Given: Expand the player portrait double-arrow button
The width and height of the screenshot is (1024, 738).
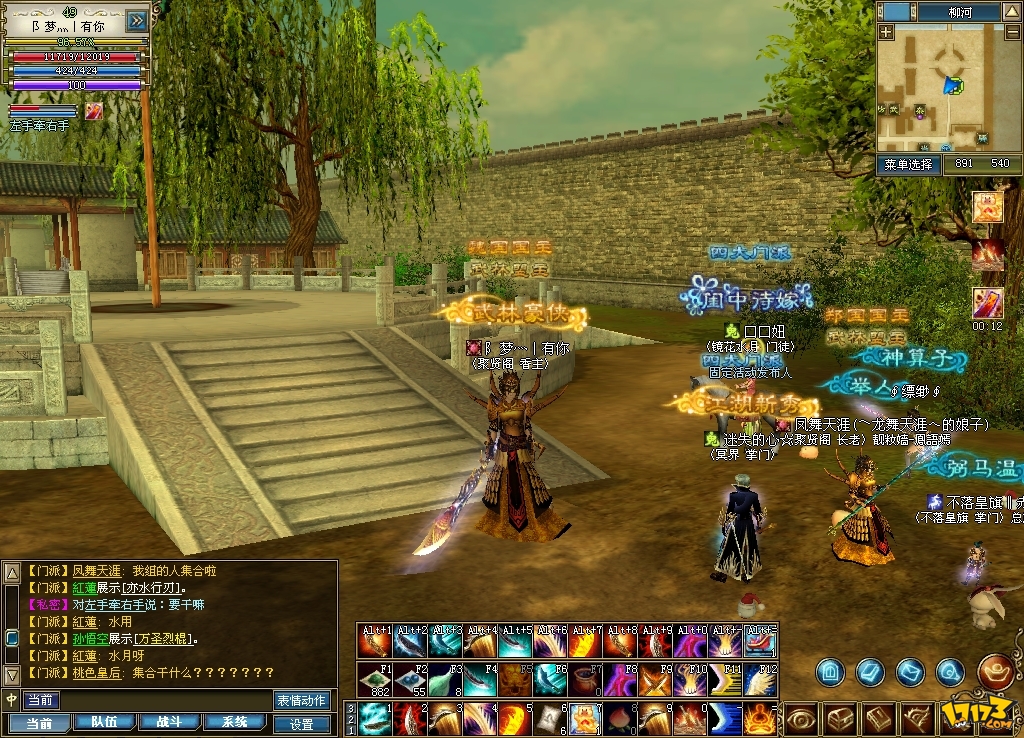Looking at the screenshot, I should click(138, 21).
